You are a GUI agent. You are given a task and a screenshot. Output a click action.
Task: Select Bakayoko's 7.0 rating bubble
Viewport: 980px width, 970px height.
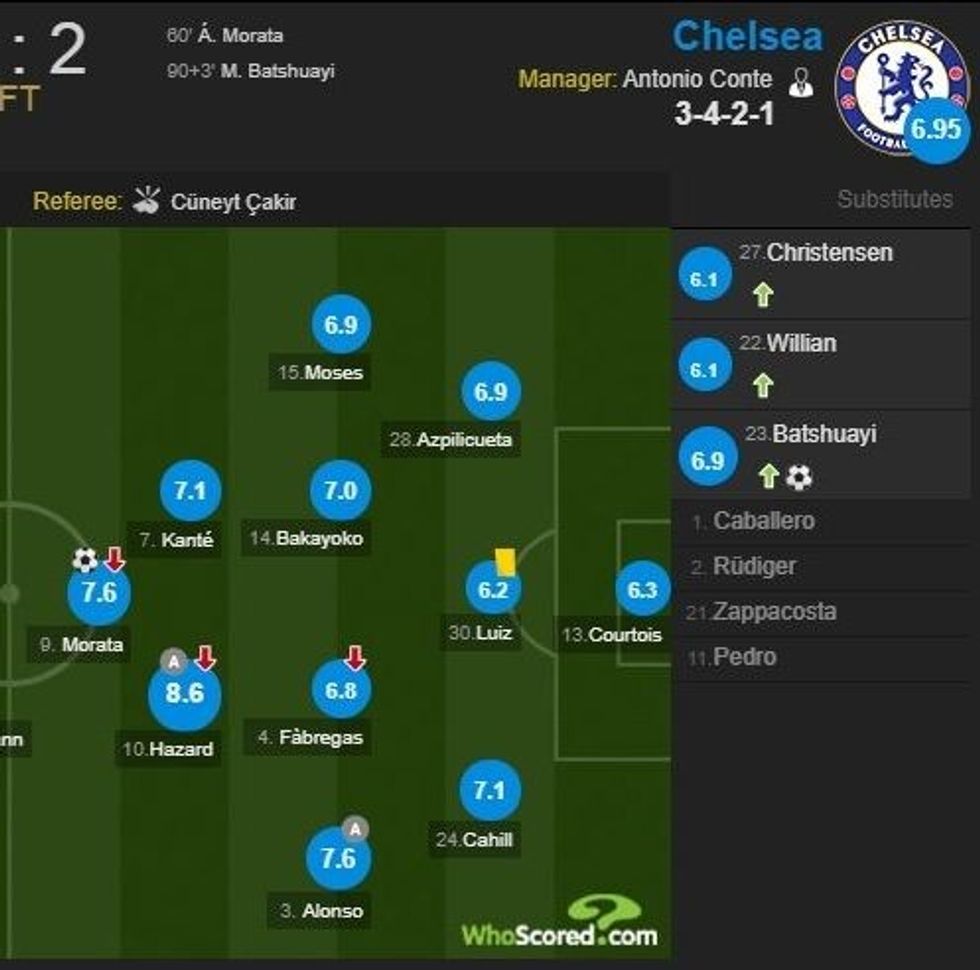click(x=340, y=490)
